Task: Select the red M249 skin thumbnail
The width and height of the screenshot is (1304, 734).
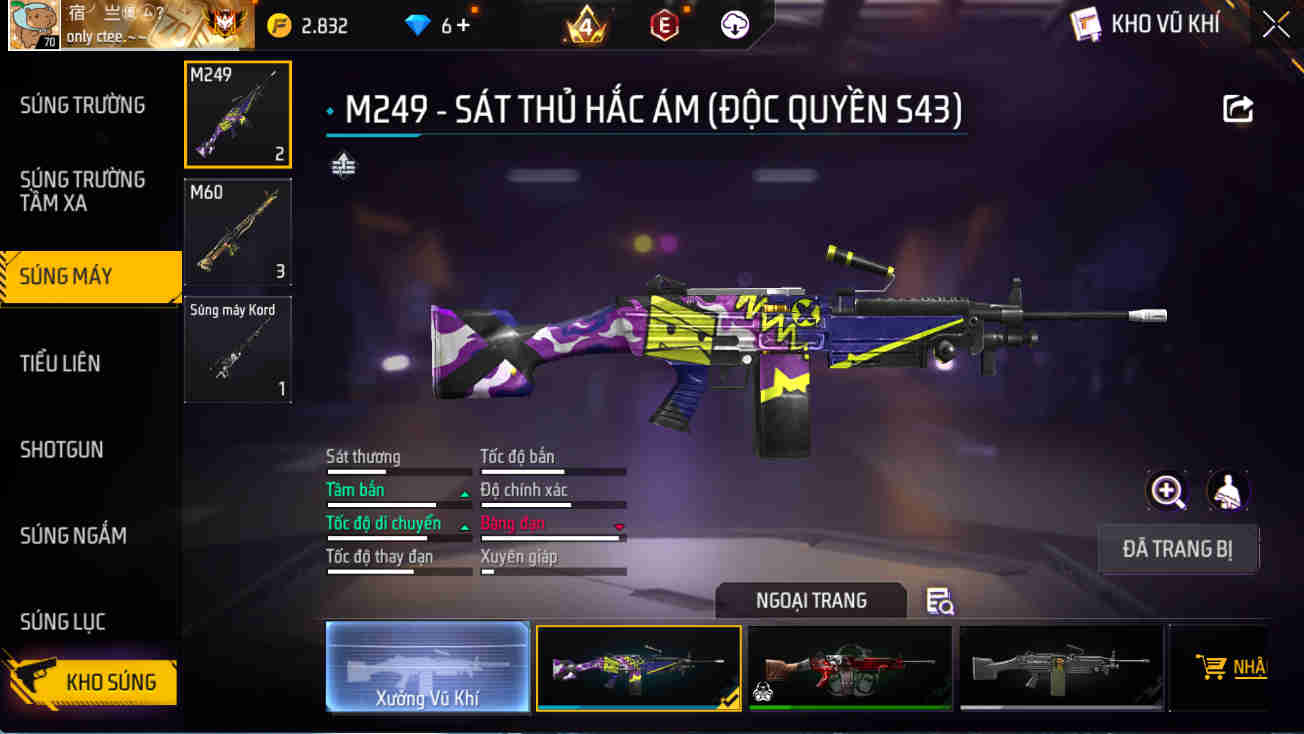Action: [x=850, y=668]
